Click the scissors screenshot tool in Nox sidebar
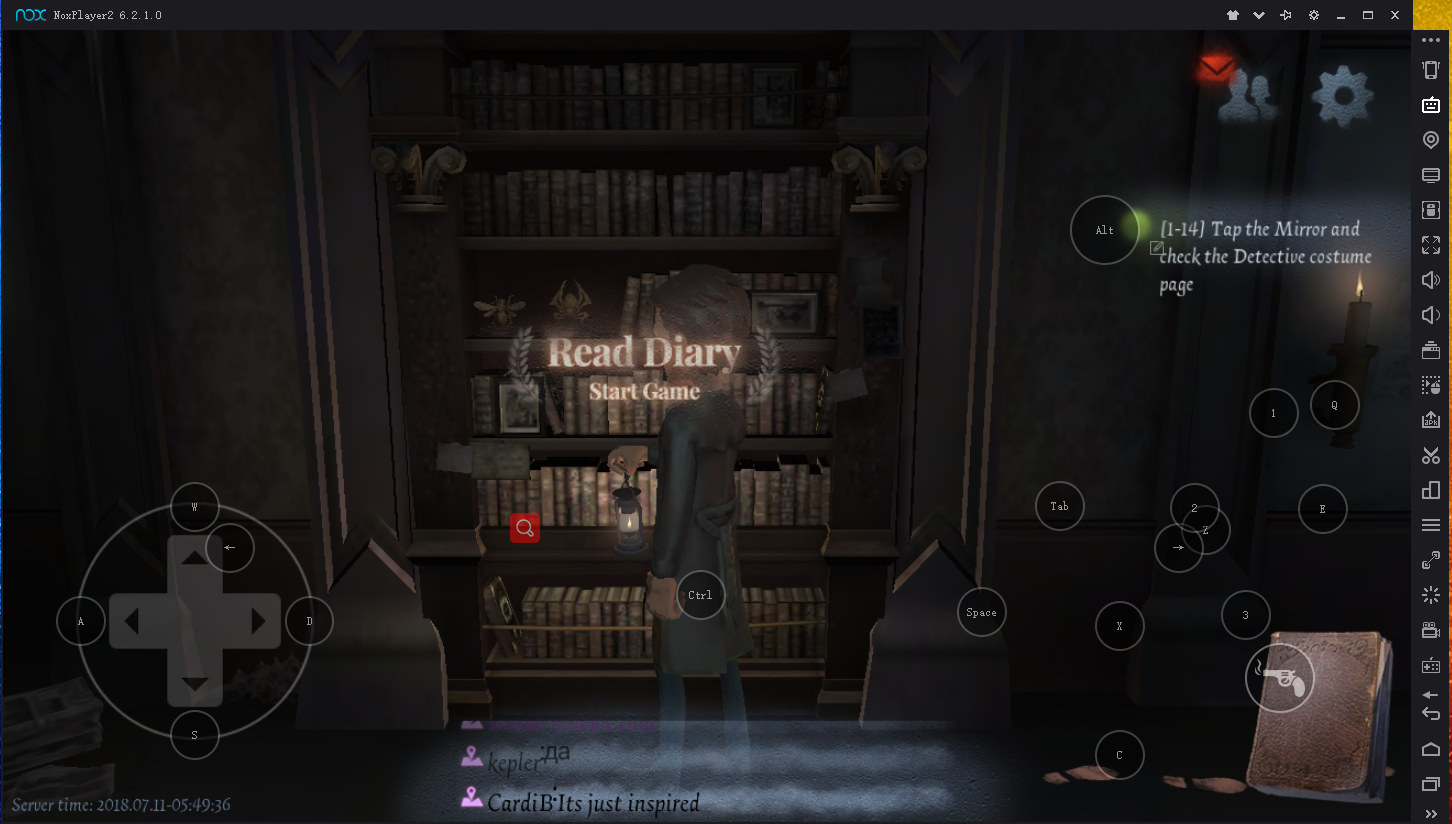The image size is (1452, 824). click(x=1431, y=456)
